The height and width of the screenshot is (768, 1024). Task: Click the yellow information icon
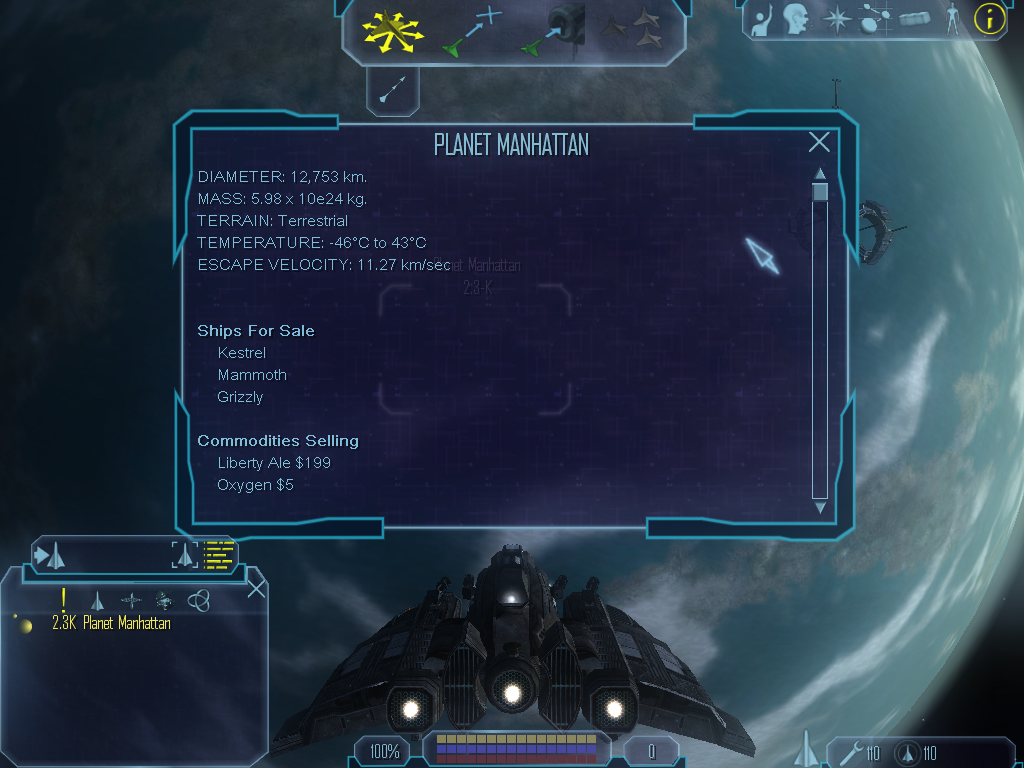[x=989, y=18]
